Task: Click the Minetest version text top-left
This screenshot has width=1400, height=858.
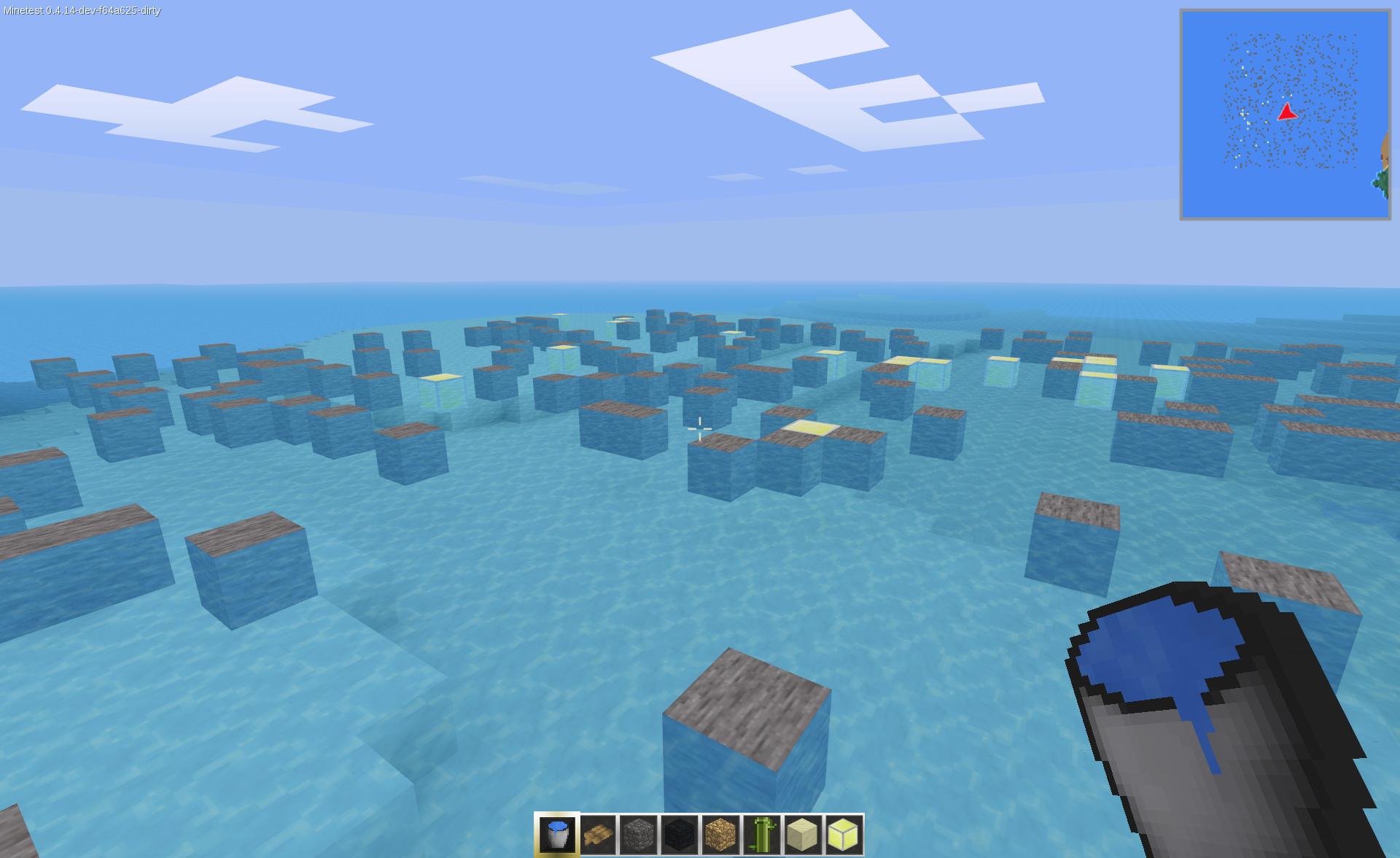Action: 80,10
